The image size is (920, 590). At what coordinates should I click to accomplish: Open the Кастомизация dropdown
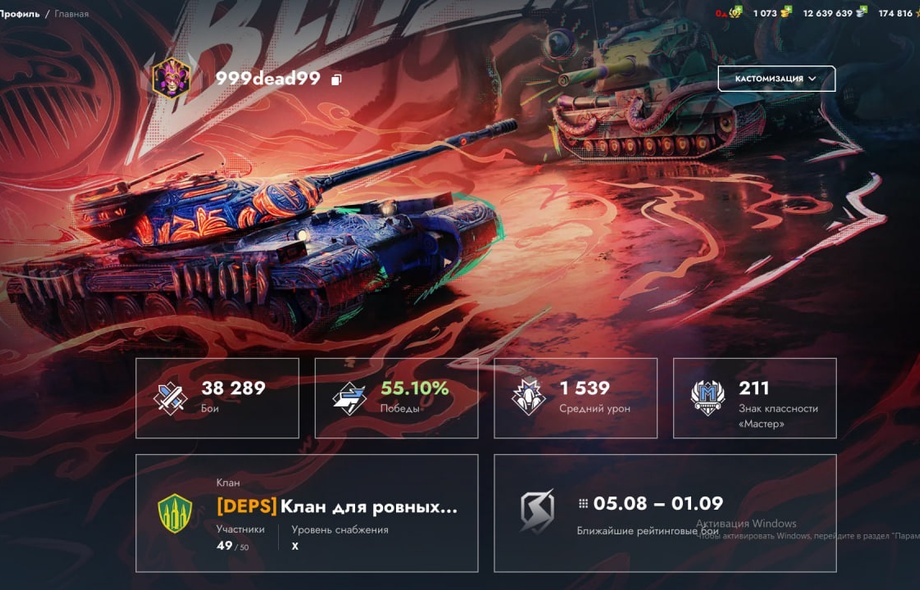pyautogui.click(x=776, y=79)
